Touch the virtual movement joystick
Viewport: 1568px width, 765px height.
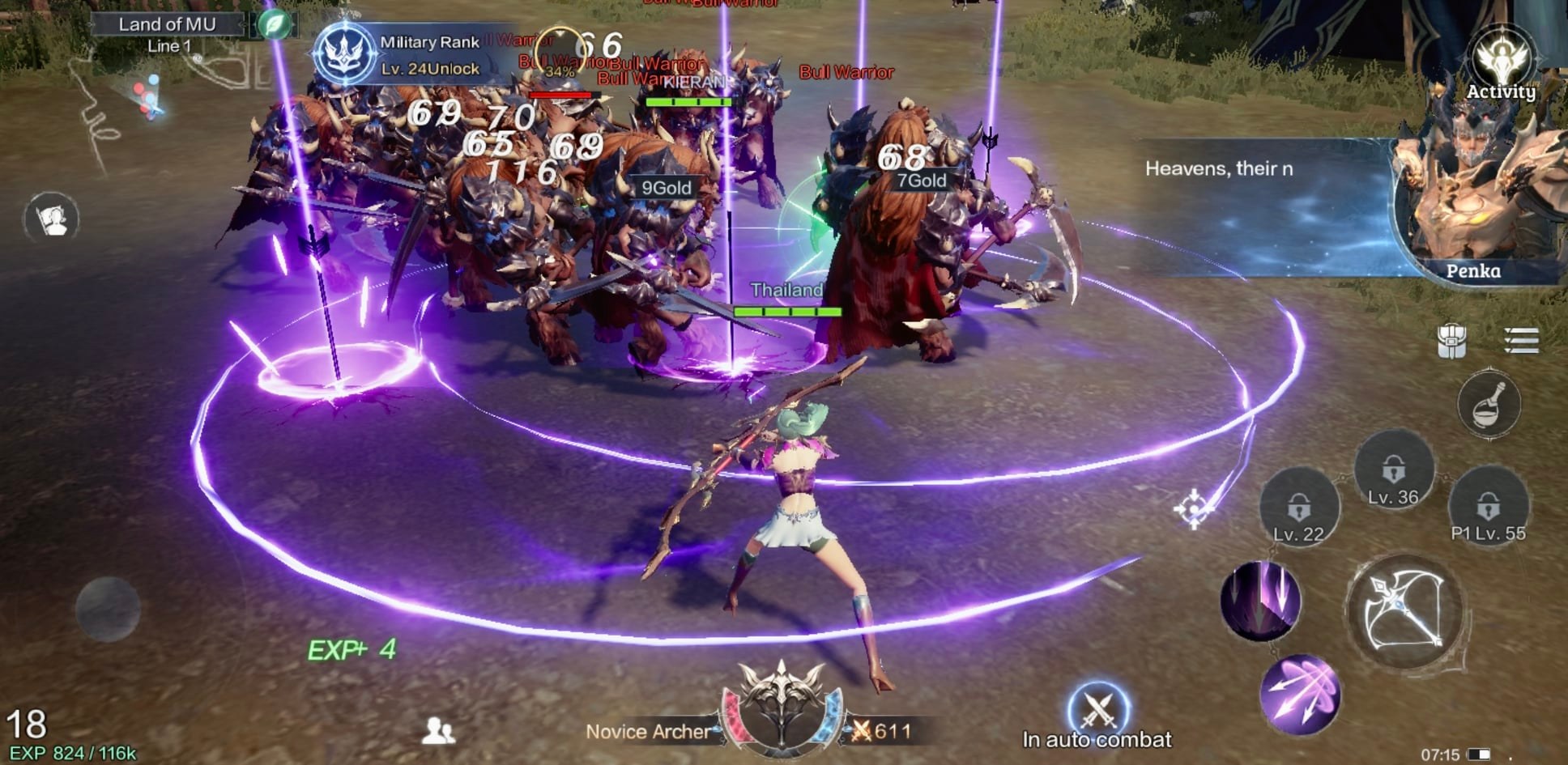(x=108, y=609)
